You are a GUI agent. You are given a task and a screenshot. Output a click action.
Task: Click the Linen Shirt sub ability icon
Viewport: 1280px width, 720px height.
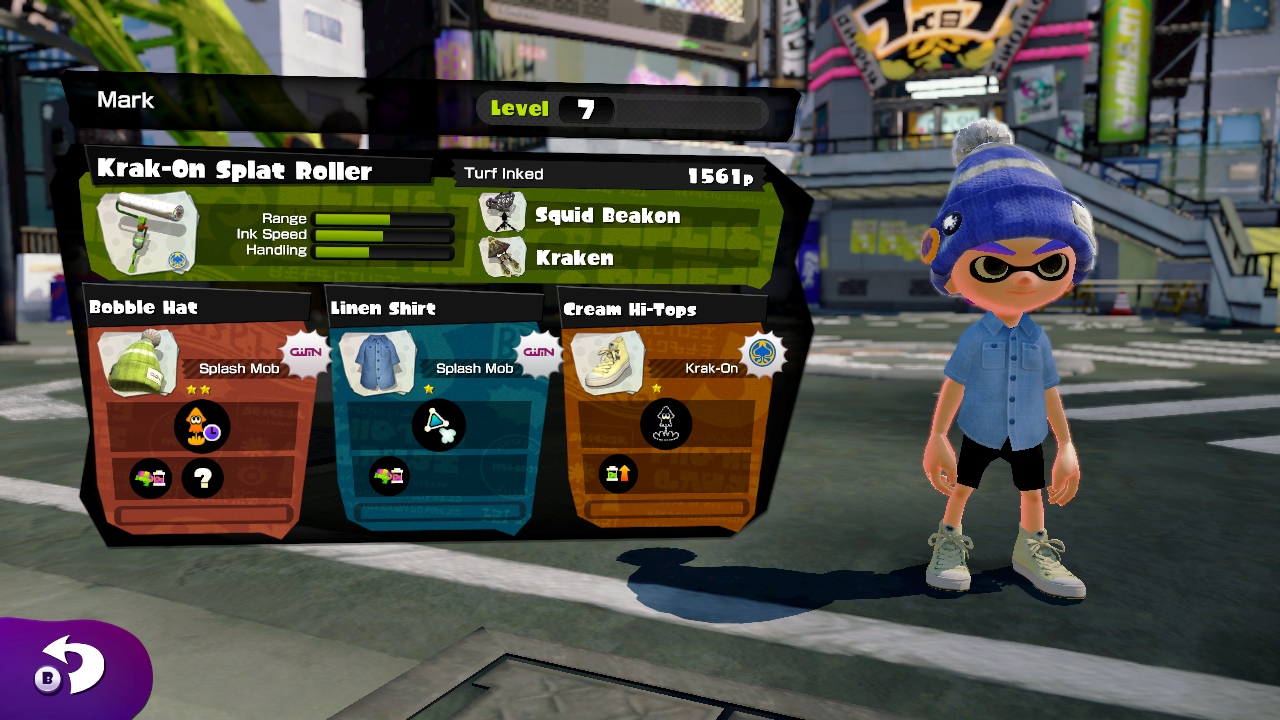[x=390, y=476]
